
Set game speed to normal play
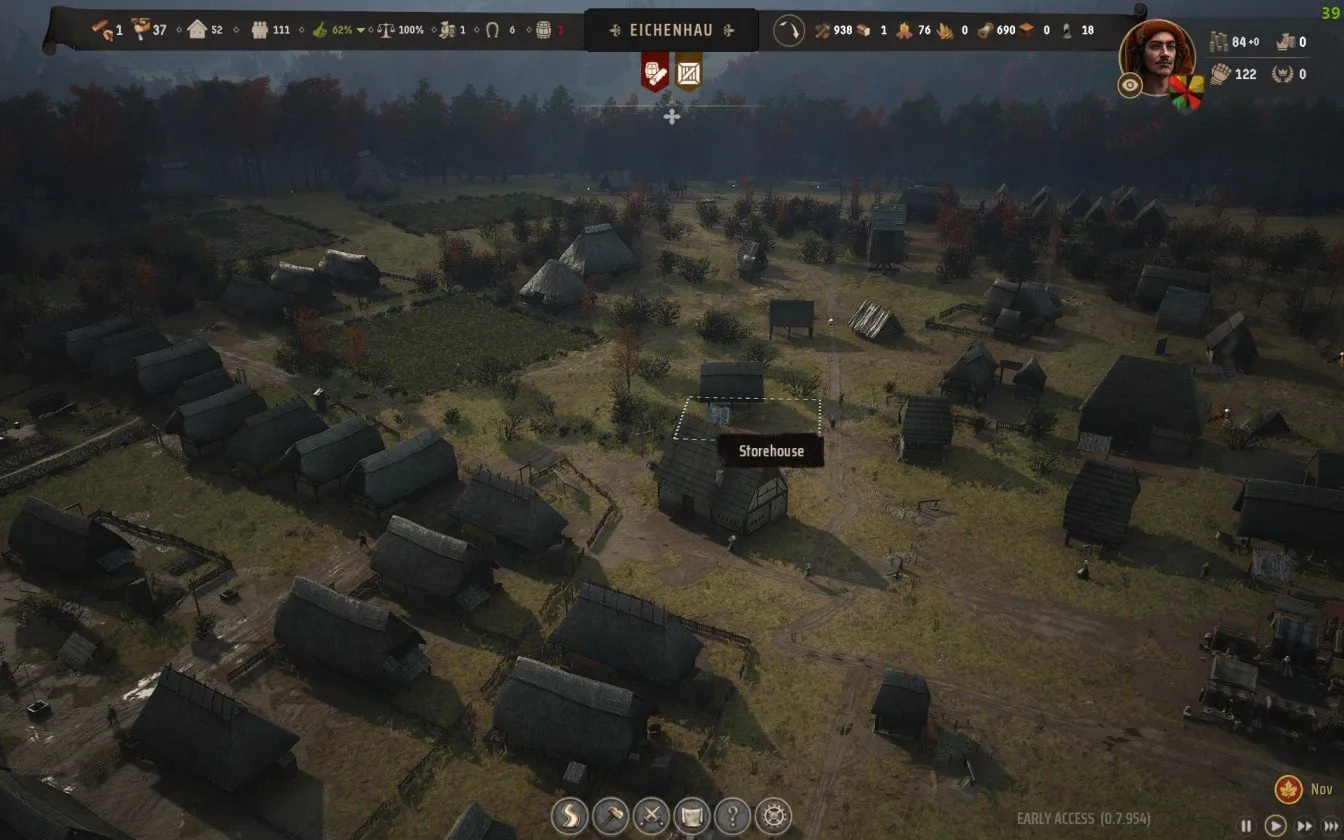1275,826
